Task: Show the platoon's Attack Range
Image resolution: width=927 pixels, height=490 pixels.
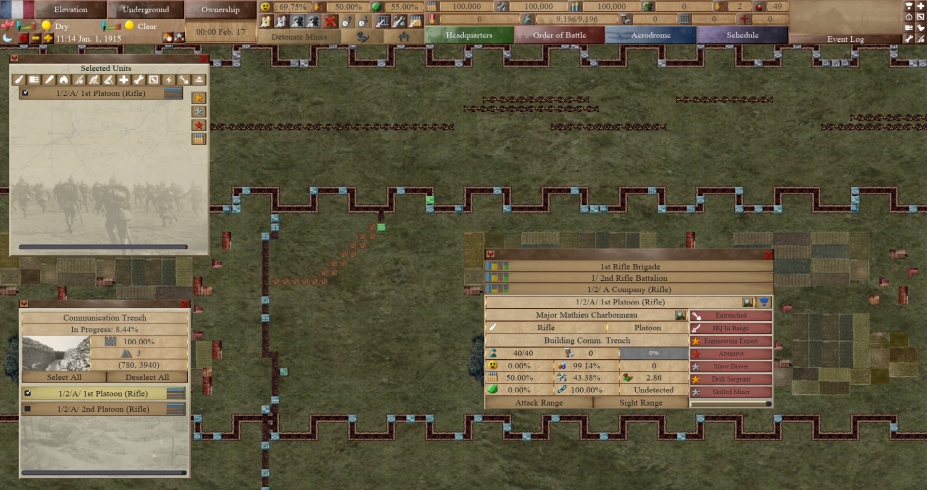Action: 539,403
